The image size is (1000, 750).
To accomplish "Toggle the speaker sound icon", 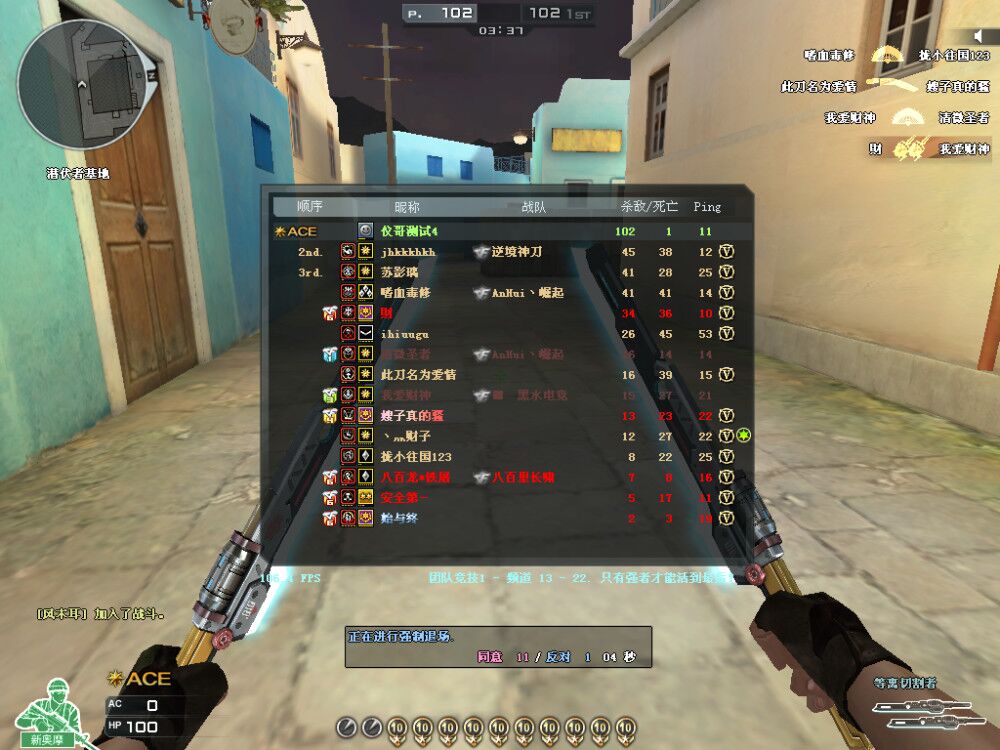I will 979,36.
